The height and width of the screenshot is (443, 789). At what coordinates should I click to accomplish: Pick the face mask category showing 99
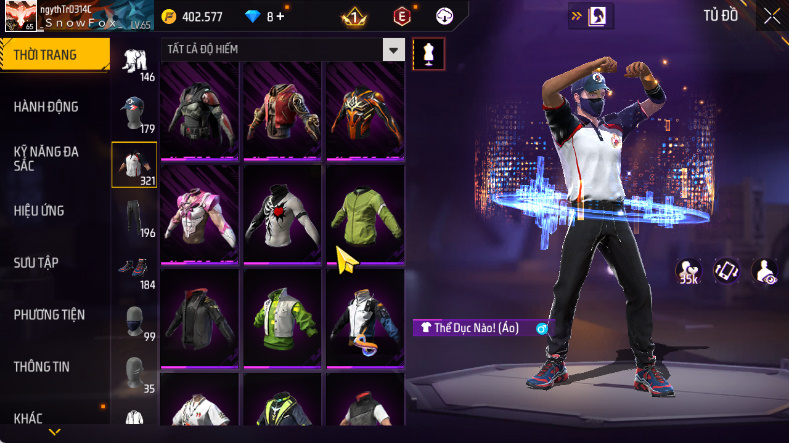pyautogui.click(x=133, y=321)
